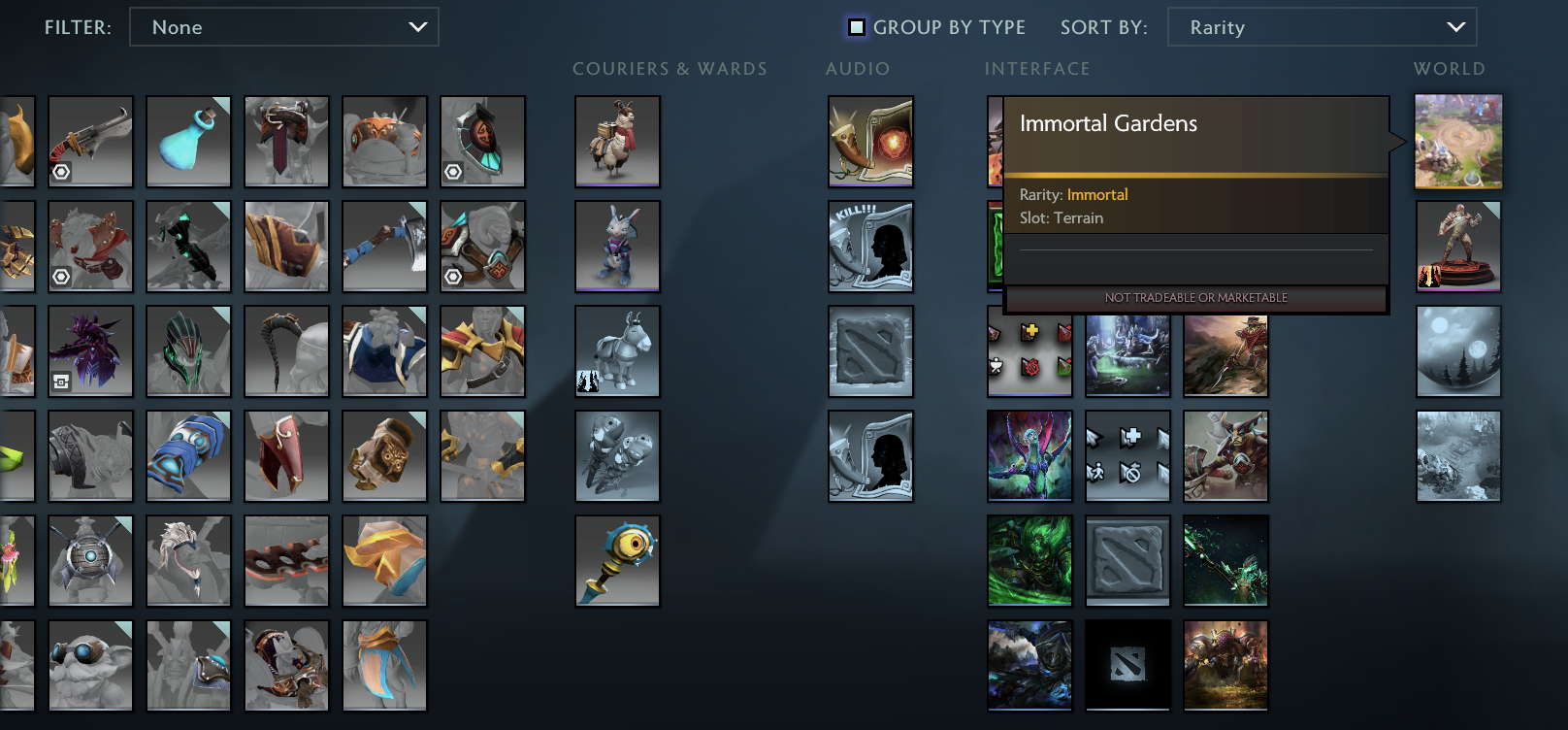Select the Death Prophet loading screen icon
This screenshot has height=730, width=1568.
point(1029,455)
